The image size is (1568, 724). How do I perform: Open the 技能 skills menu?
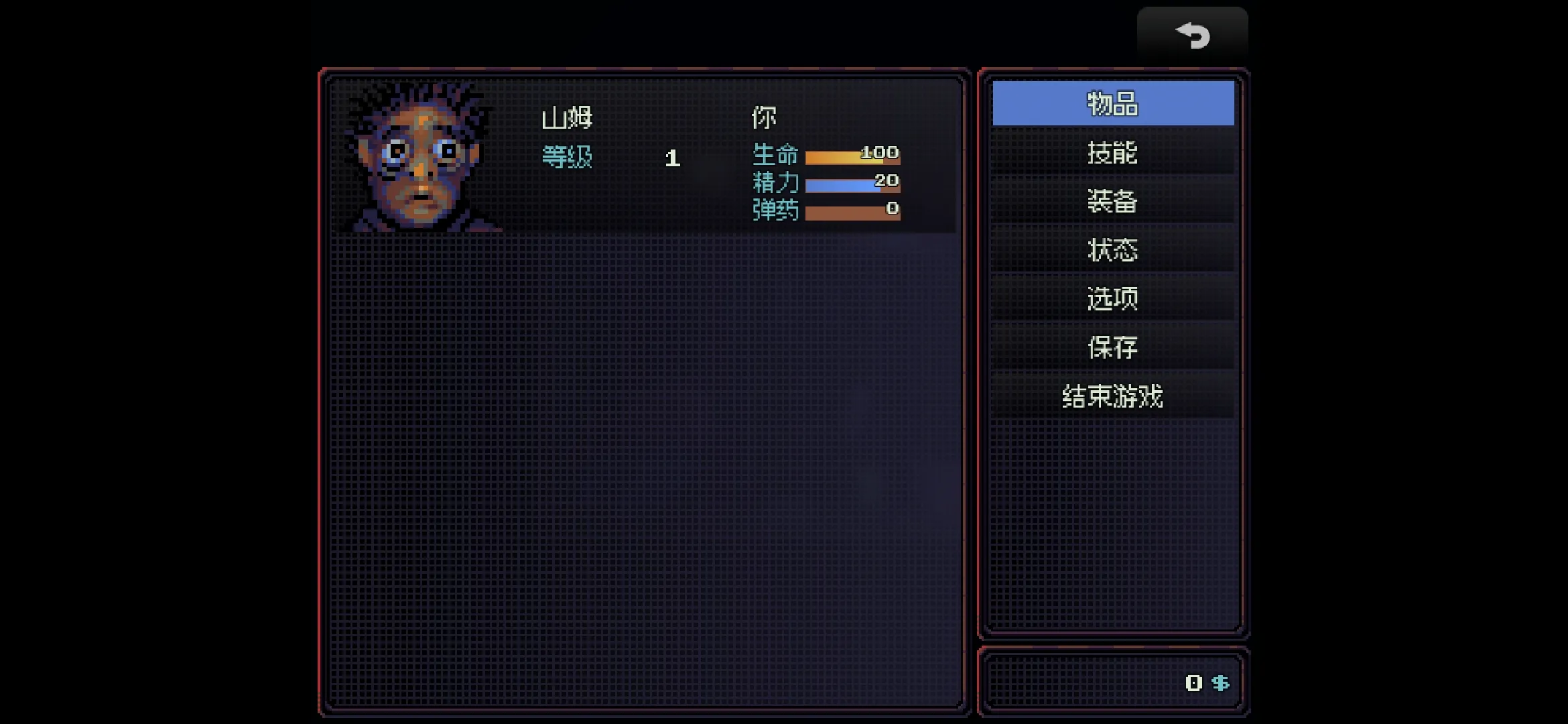tap(1112, 153)
